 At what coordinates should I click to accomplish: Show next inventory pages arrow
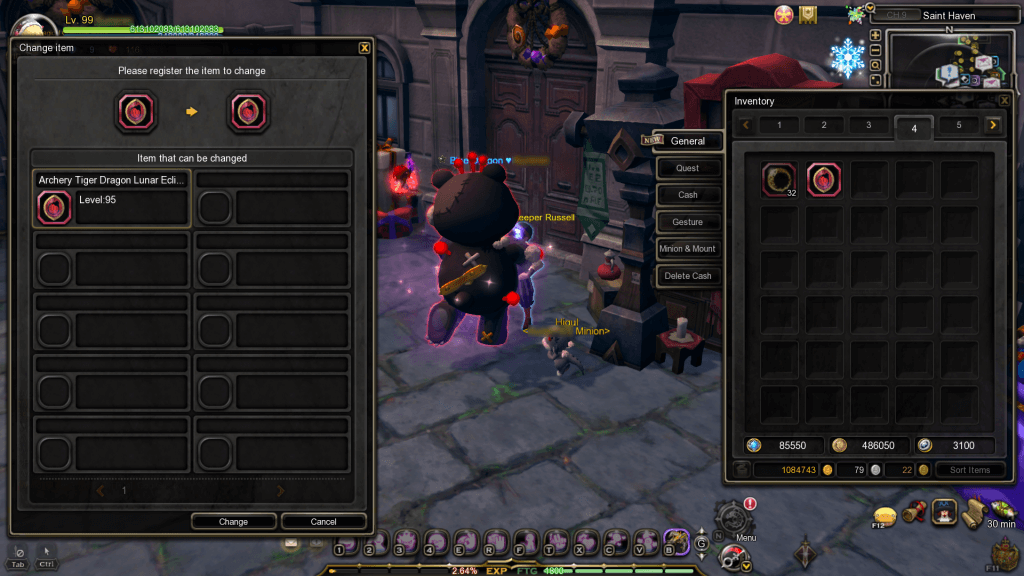pyautogui.click(x=992, y=125)
